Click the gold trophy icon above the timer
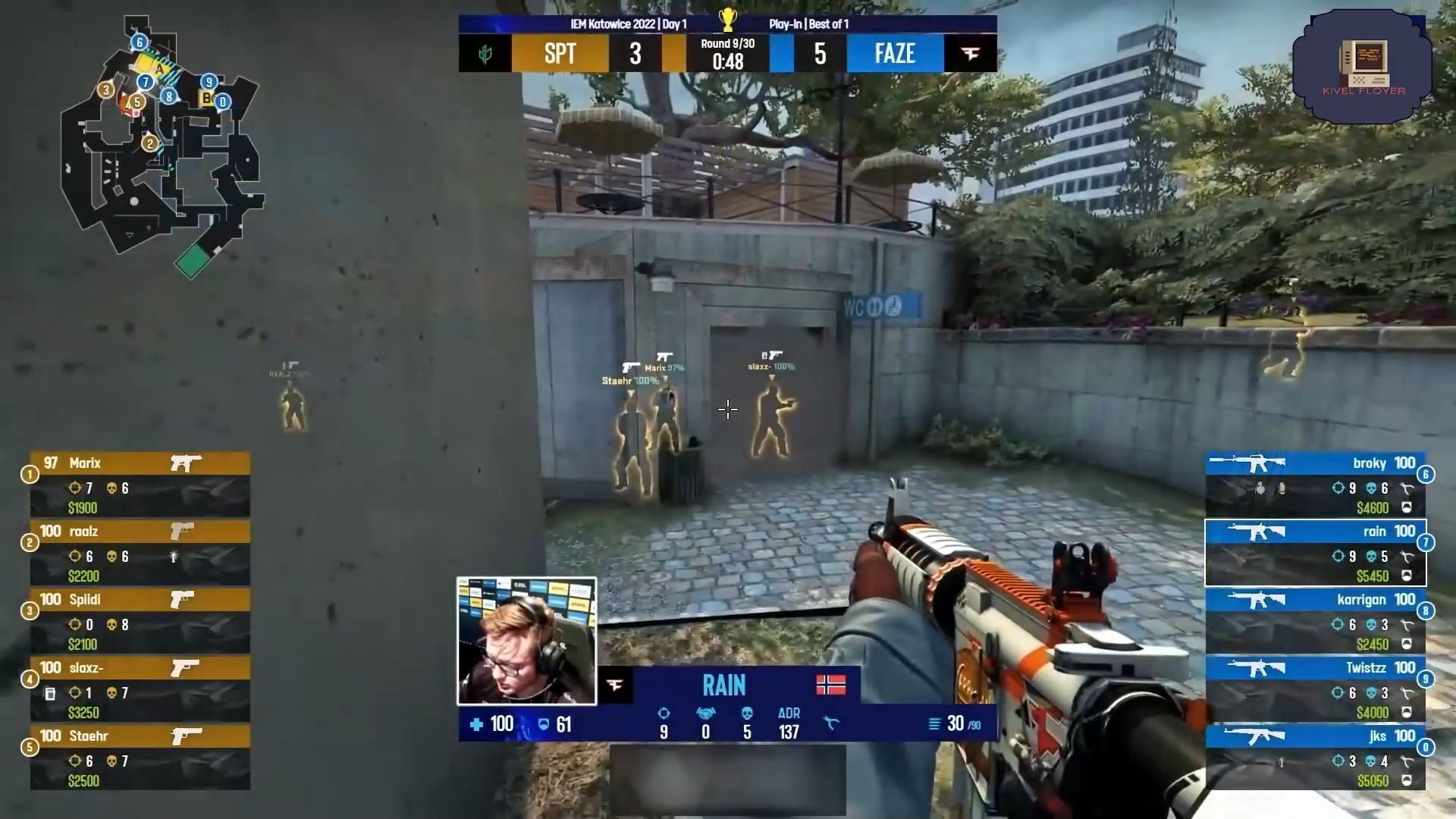 point(727,19)
